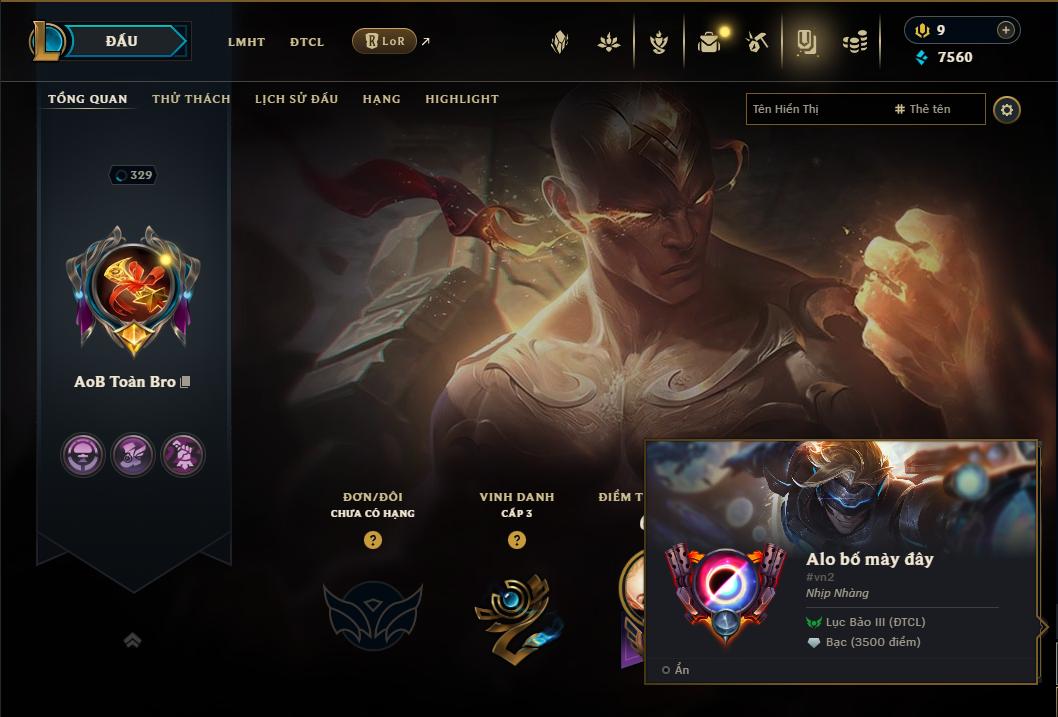This screenshot has width=1058, height=717.
Task: Click the ĐẤU play button
Action: click(x=122, y=41)
